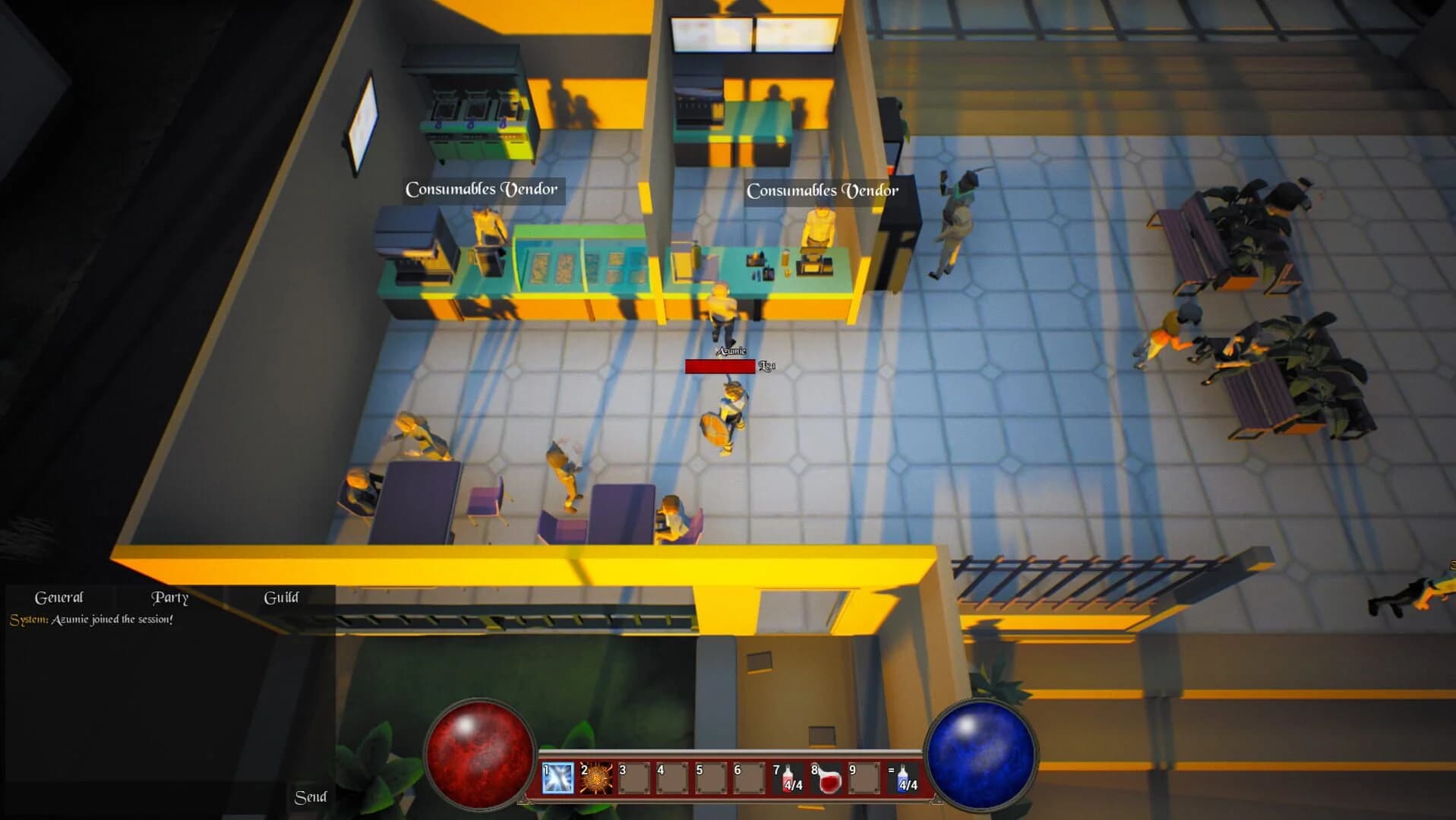Select the General chat tab
The image size is (1456, 820).
coord(61,598)
